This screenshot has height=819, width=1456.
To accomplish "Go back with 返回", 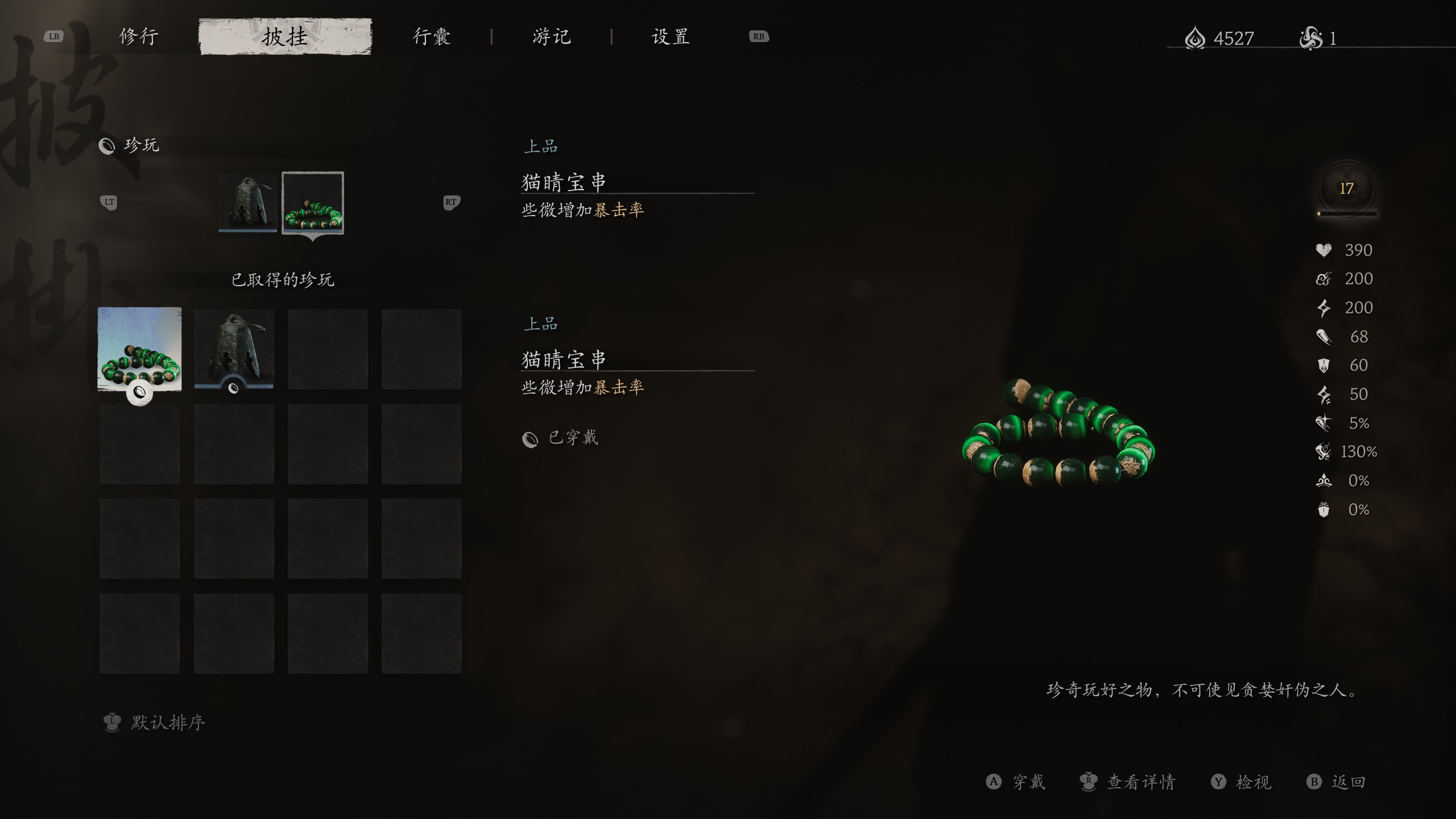I will (1347, 782).
